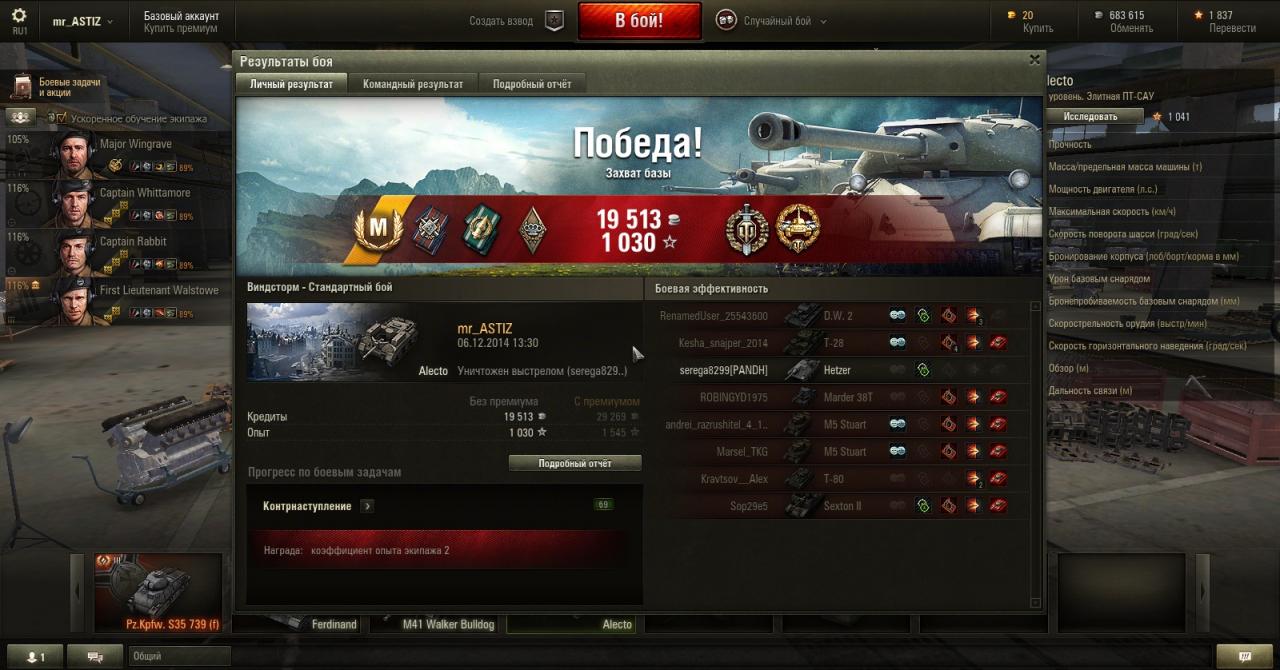Open the mr_ASTIZ account dropdown
This screenshot has width=1280, height=670.
(x=82, y=21)
